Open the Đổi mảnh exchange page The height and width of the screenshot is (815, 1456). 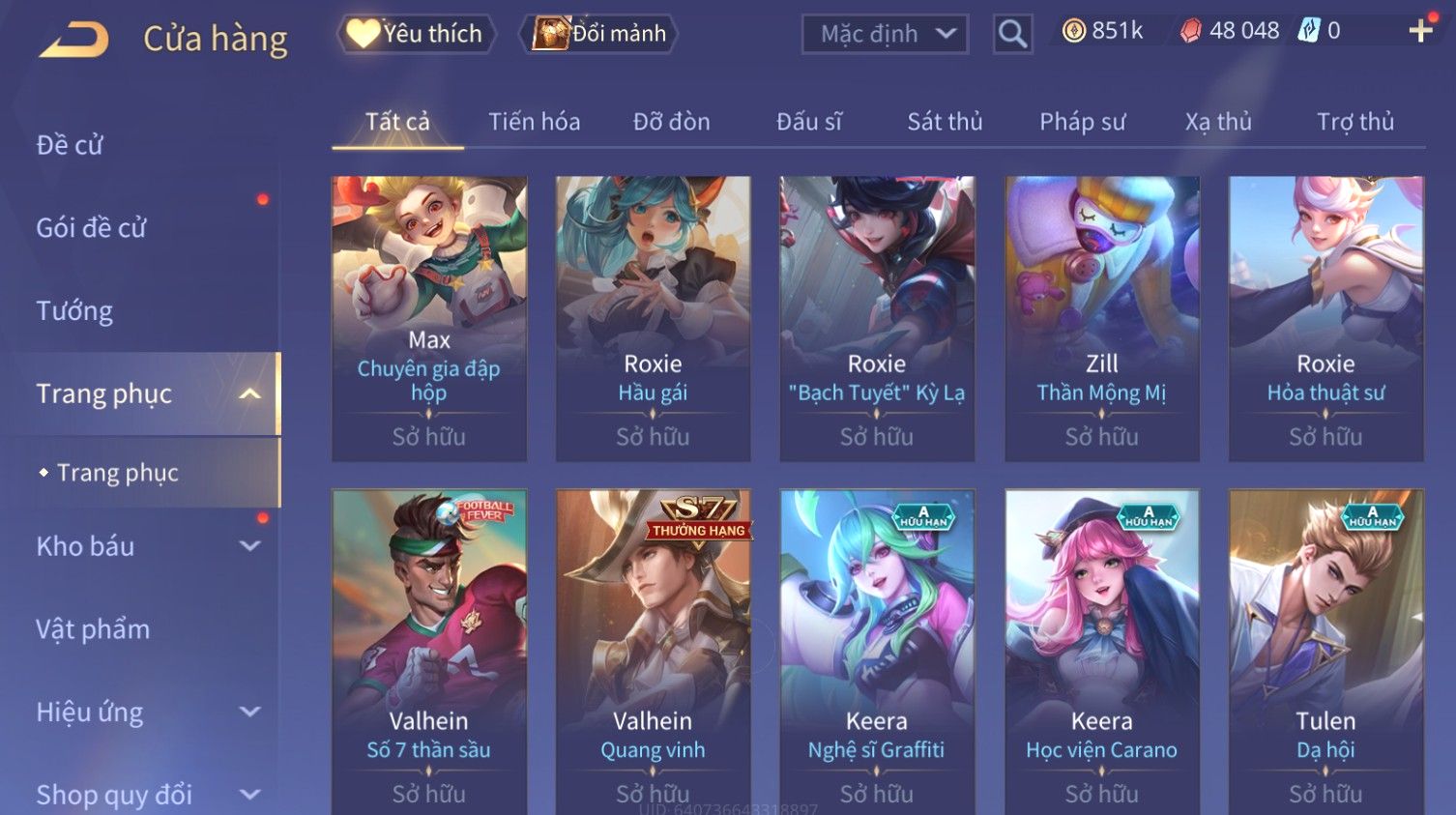coord(599,34)
